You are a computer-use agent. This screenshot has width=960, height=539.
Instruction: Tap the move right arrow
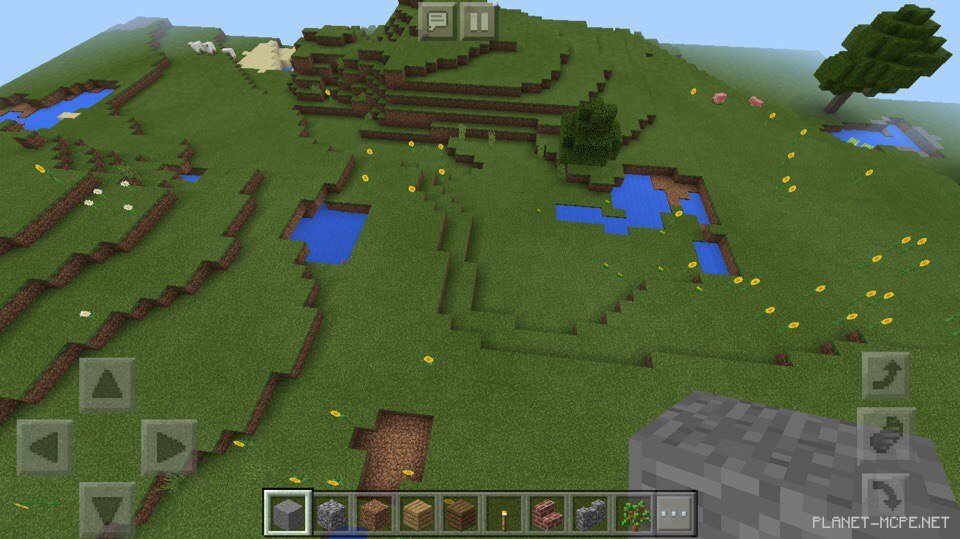pos(167,447)
